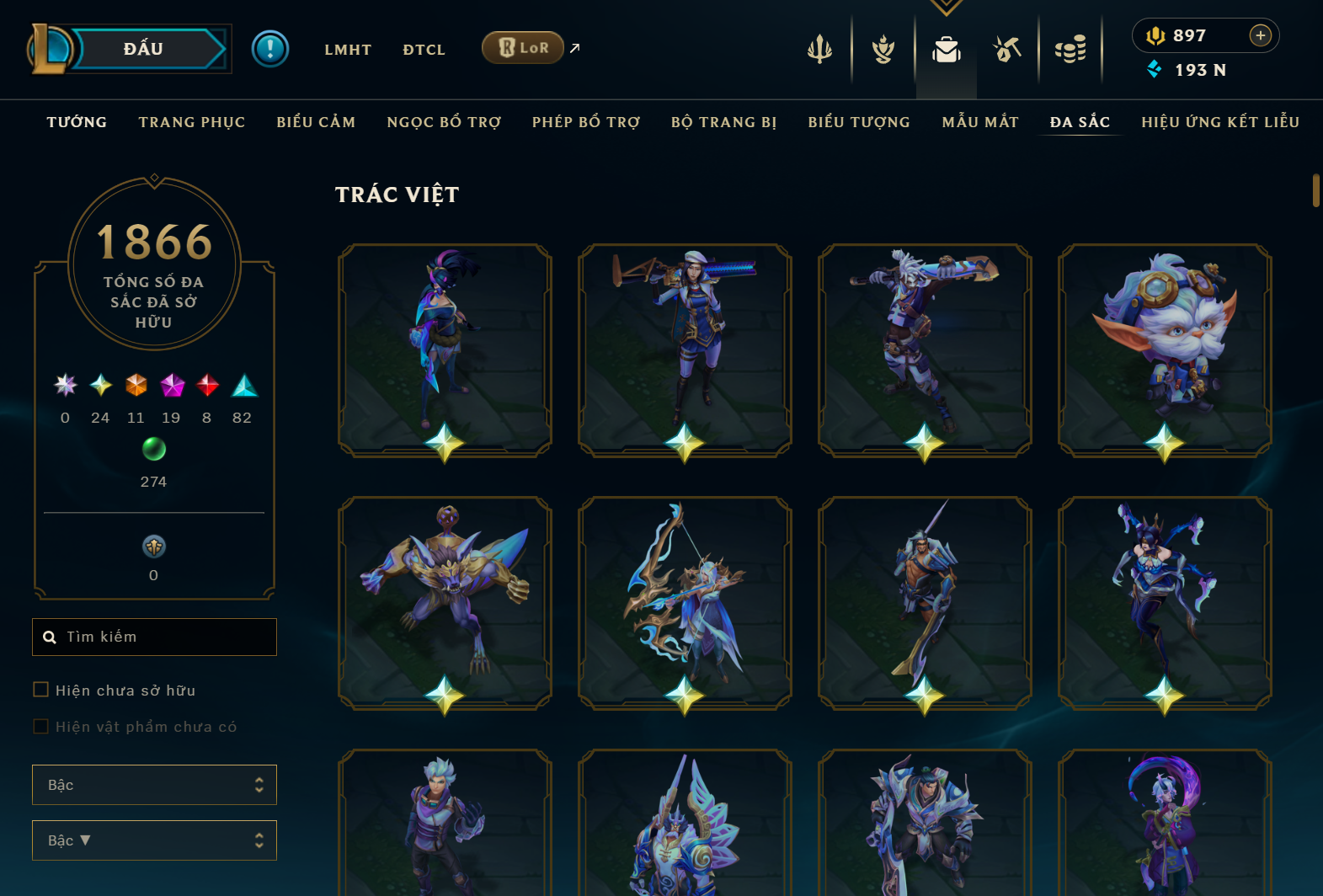The height and width of the screenshot is (896, 1323).
Task: Show the HIỆU ỨNG KẾT LIỄU tab
Action: pyautogui.click(x=1220, y=122)
